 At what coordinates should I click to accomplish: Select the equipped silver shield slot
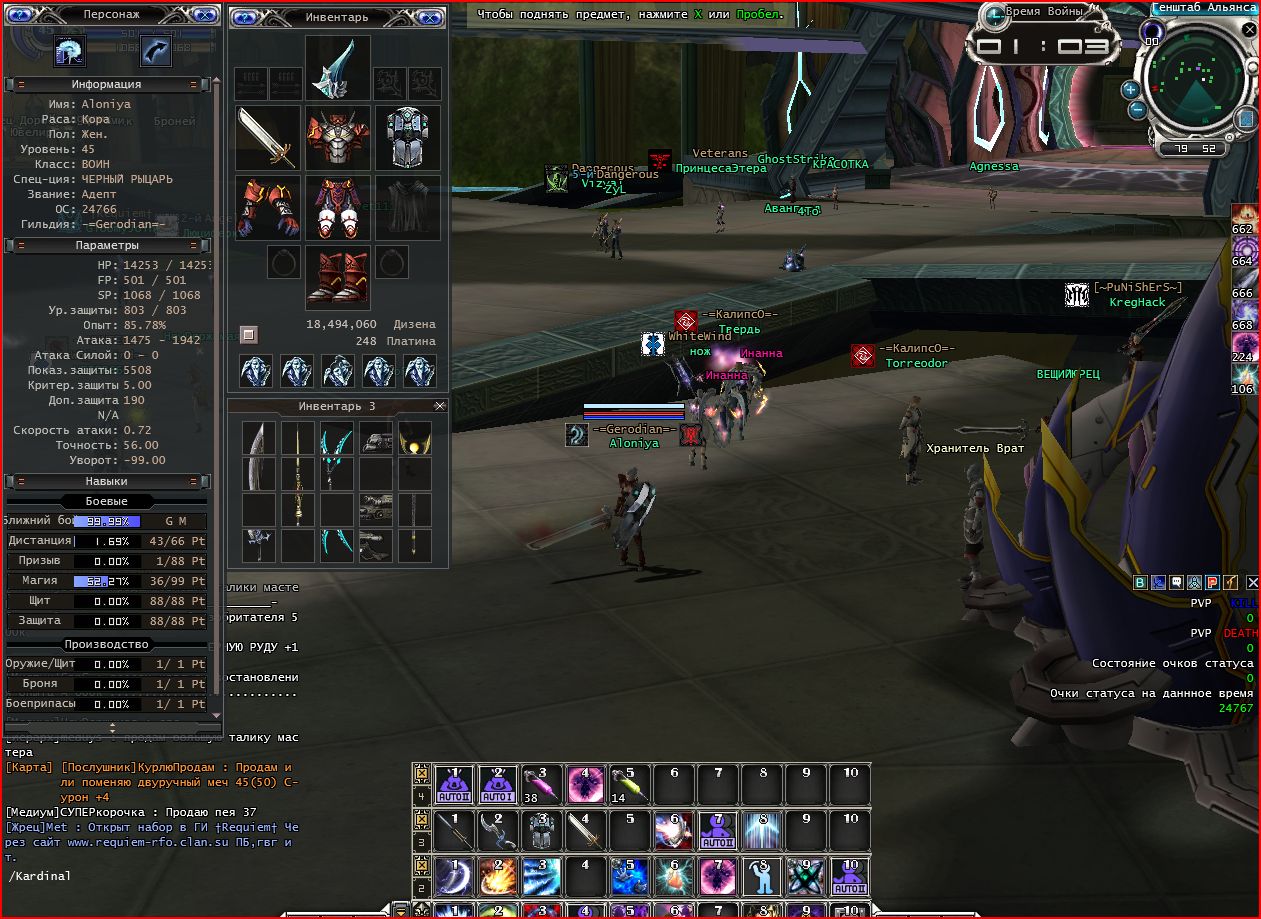point(407,137)
